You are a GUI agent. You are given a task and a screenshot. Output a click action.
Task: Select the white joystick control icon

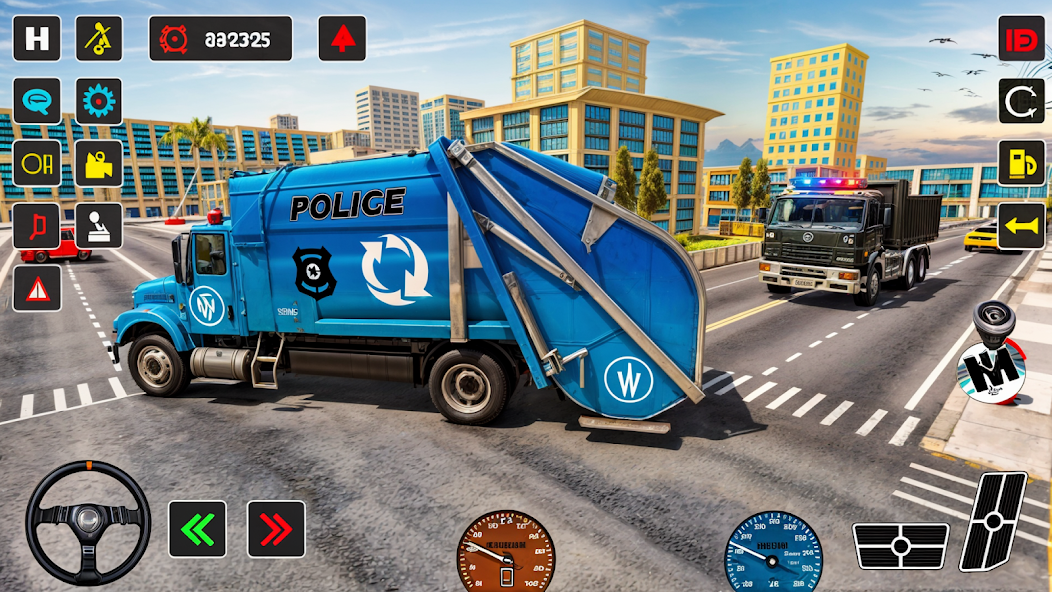point(99,226)
